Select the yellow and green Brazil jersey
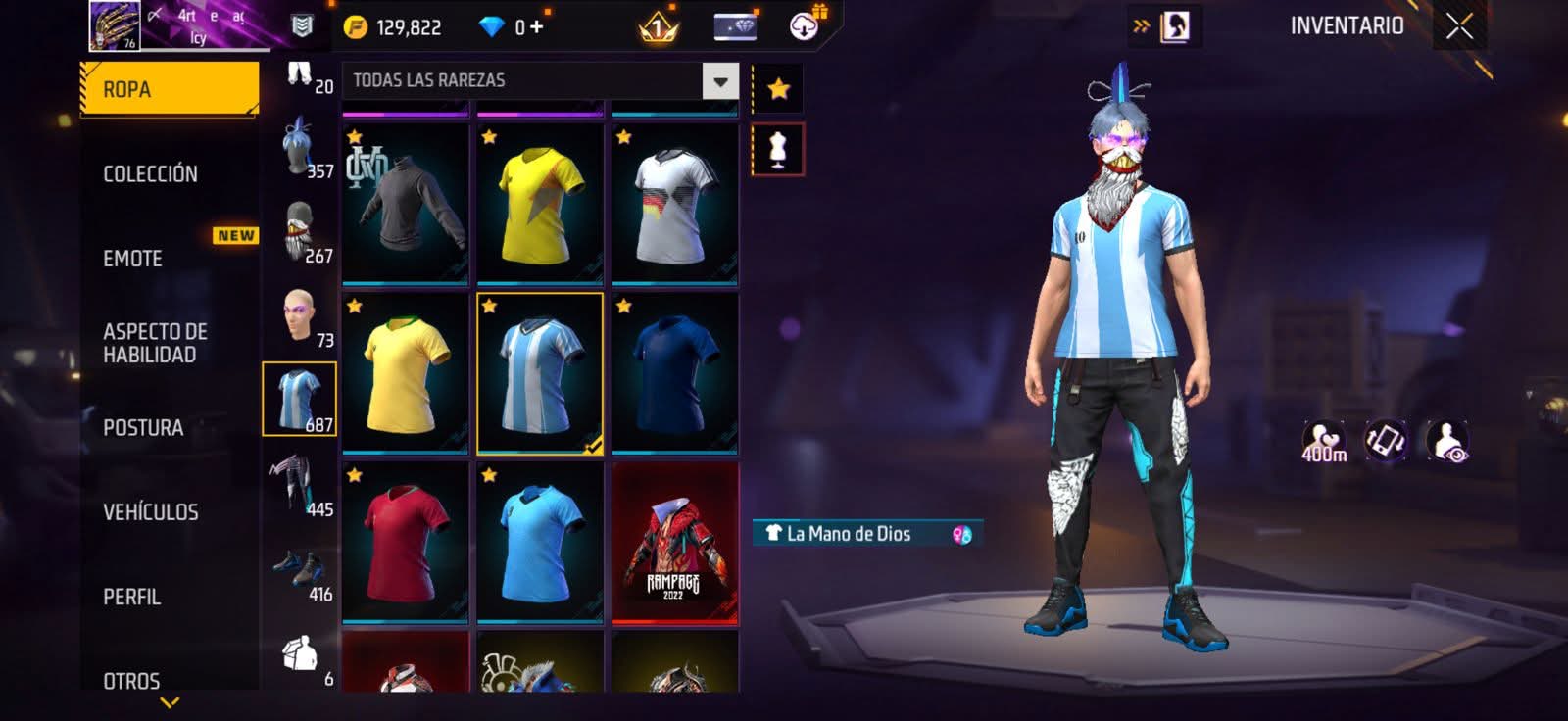This screenshot has width=1568, height=721. [405, 374]
